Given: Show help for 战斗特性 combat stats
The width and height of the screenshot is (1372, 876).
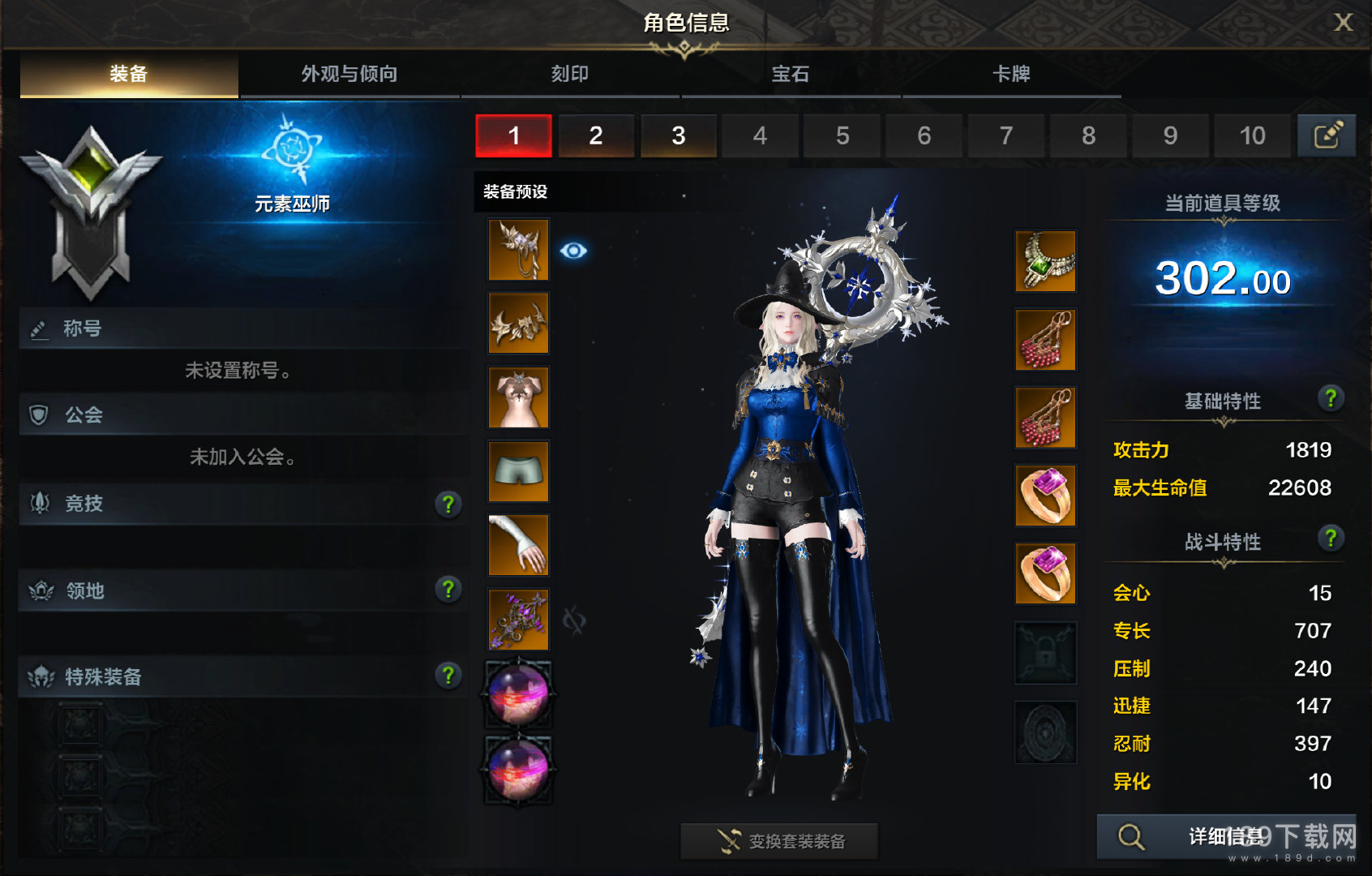Looking at the screenshot, I should pos(1330,539).
